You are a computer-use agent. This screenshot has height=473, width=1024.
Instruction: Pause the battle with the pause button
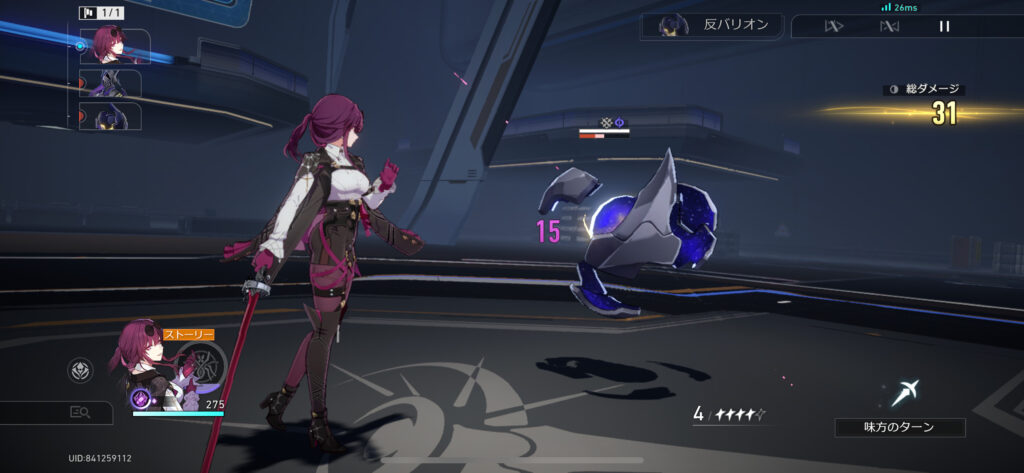click(x=943, y=26)
